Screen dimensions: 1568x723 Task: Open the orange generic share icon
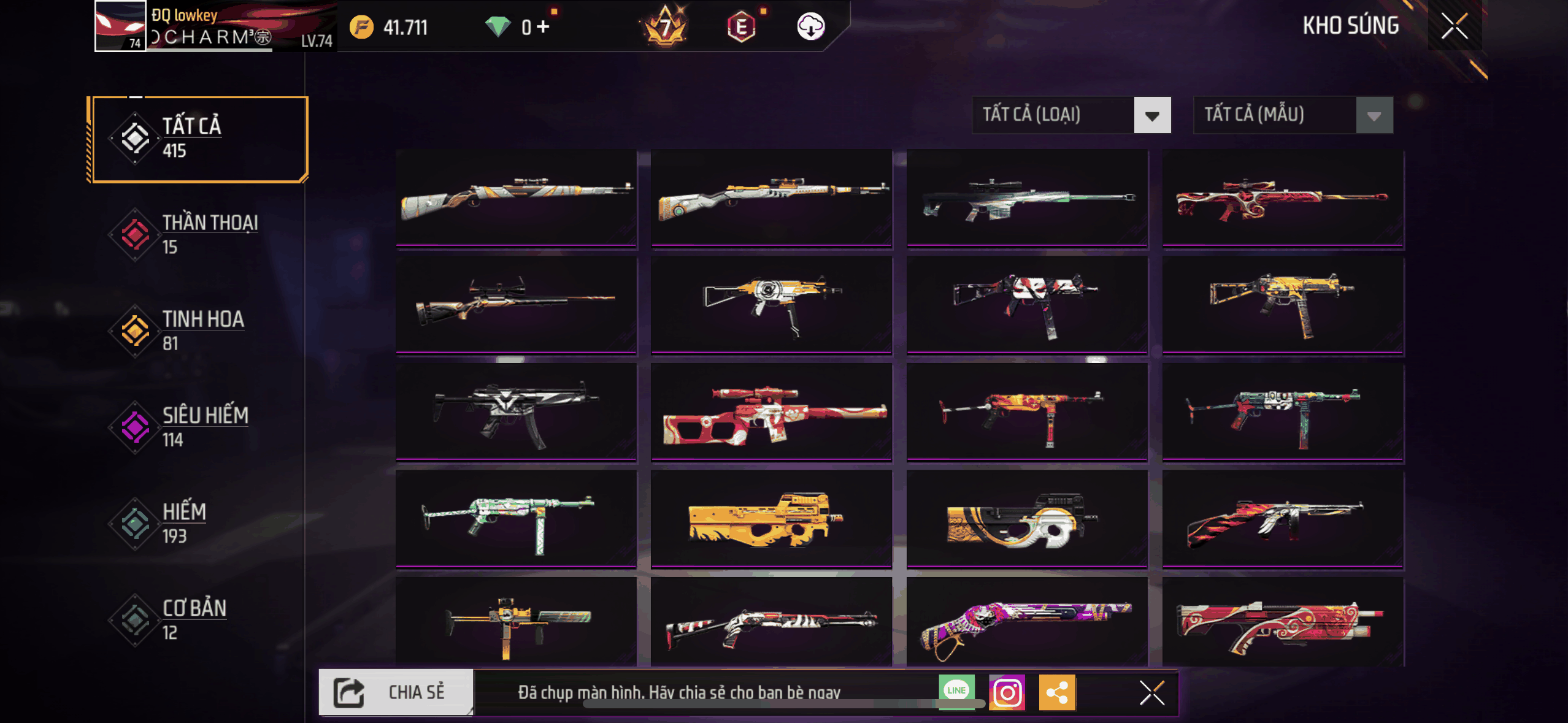(1057, 693)
